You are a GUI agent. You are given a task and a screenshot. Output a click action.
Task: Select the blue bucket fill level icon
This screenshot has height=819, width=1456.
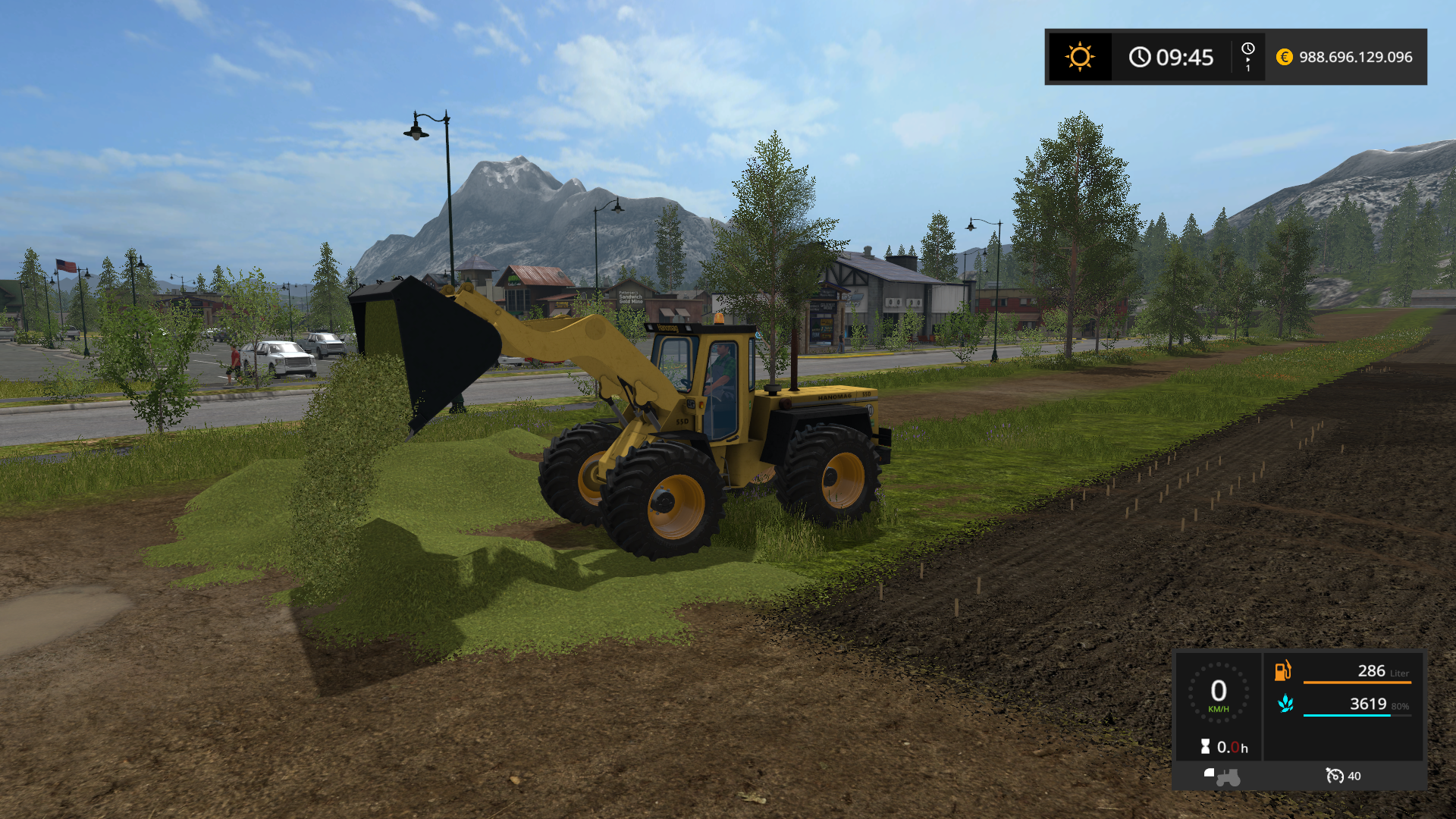point(1285,704)
